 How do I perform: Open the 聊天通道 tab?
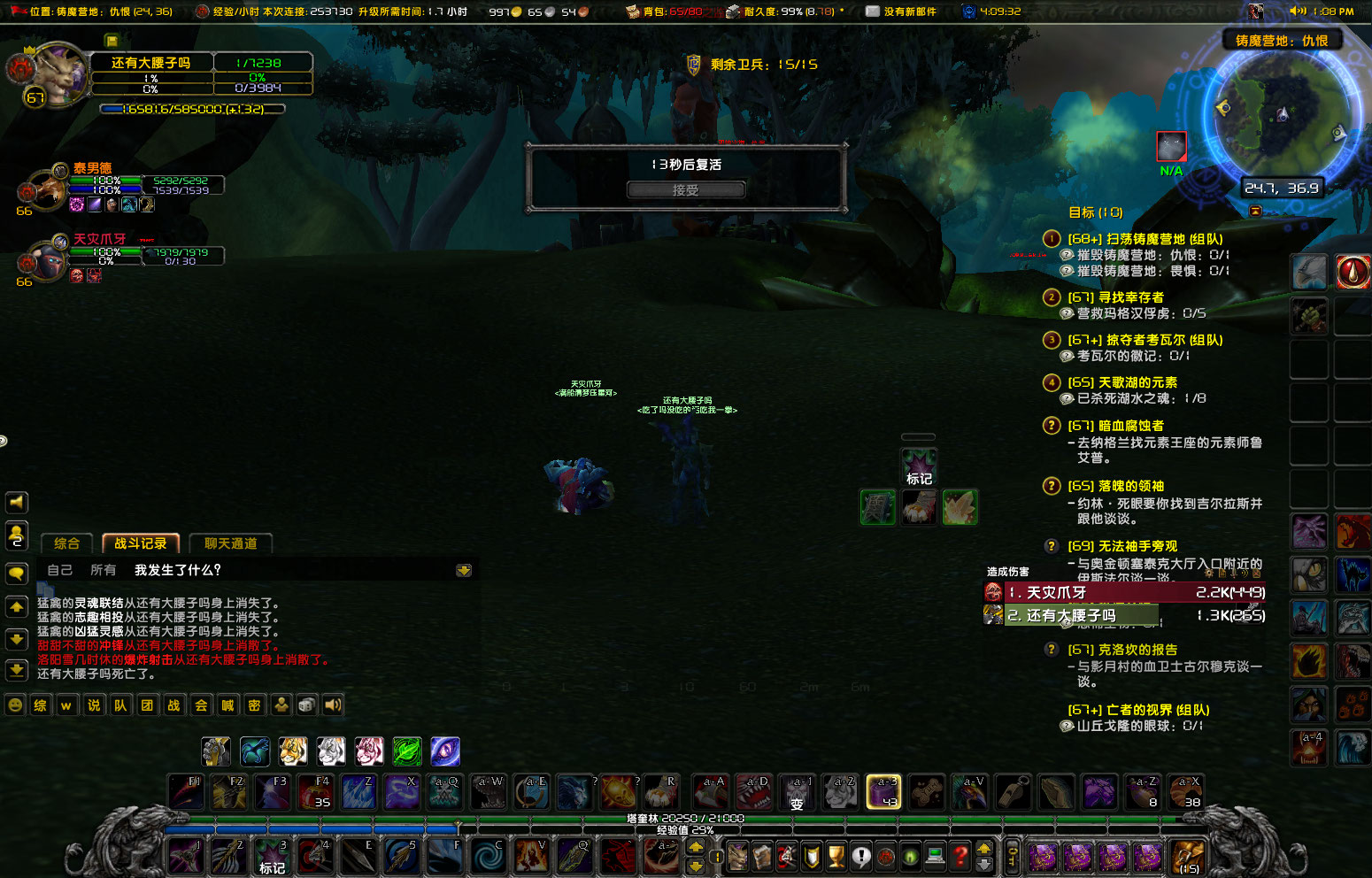(x=230, y=543)
